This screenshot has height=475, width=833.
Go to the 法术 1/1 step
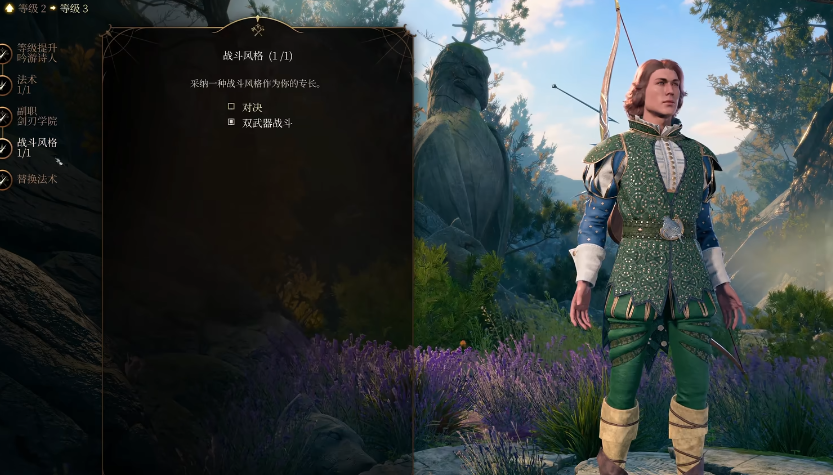(x=26, y=84)
